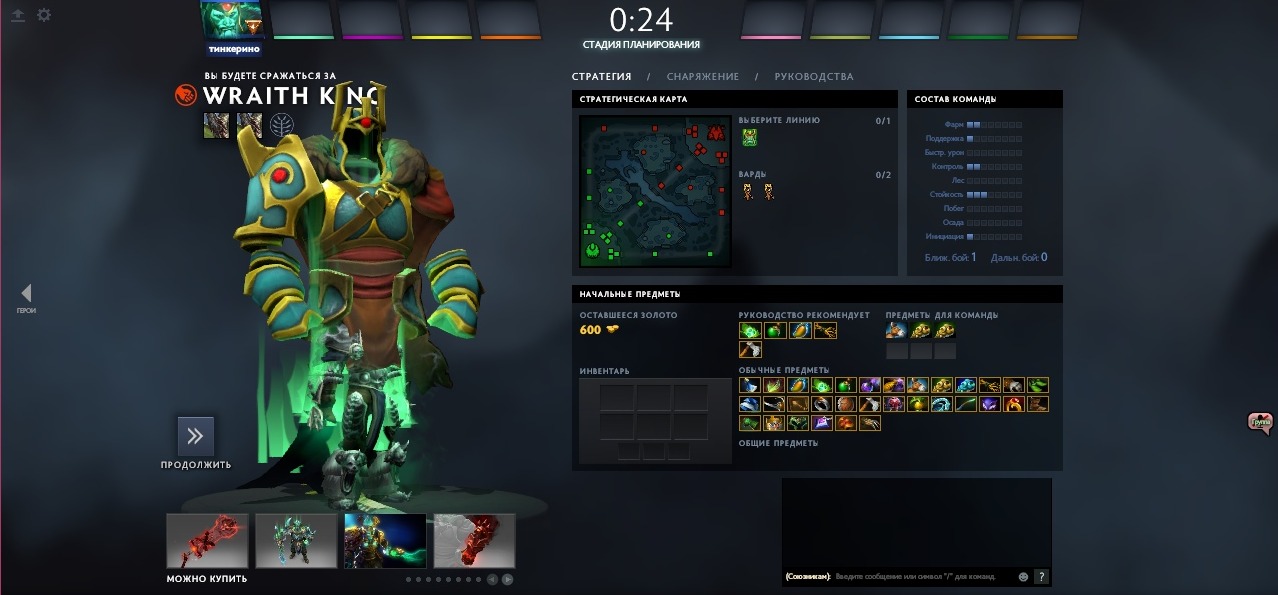Open the pink chat bubble overlay icon
This screenshot has height=595, width=1278.
pyautogui.click(x=1260, y=423)
